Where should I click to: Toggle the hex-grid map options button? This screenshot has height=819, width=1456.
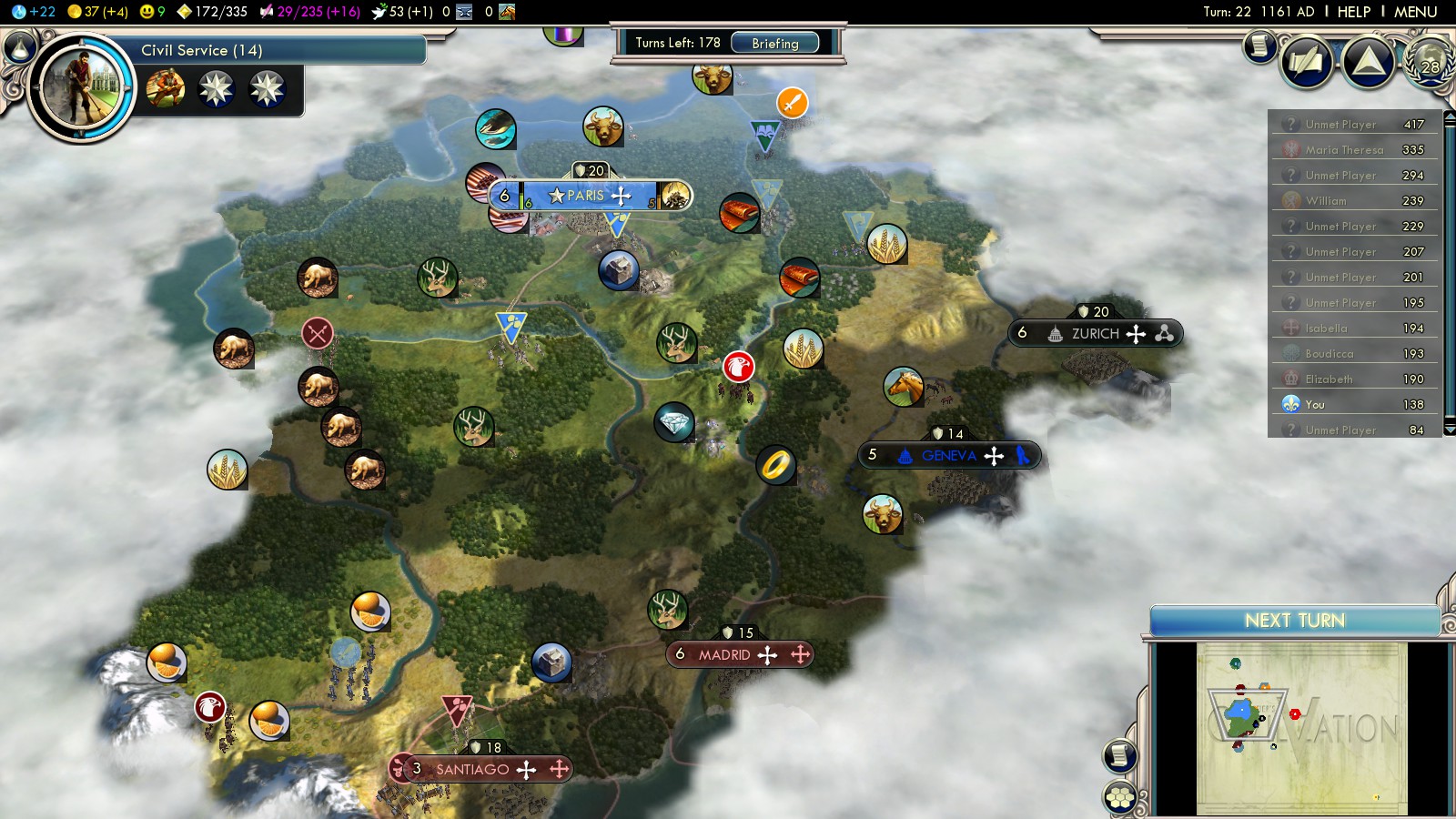[1119, 798]
